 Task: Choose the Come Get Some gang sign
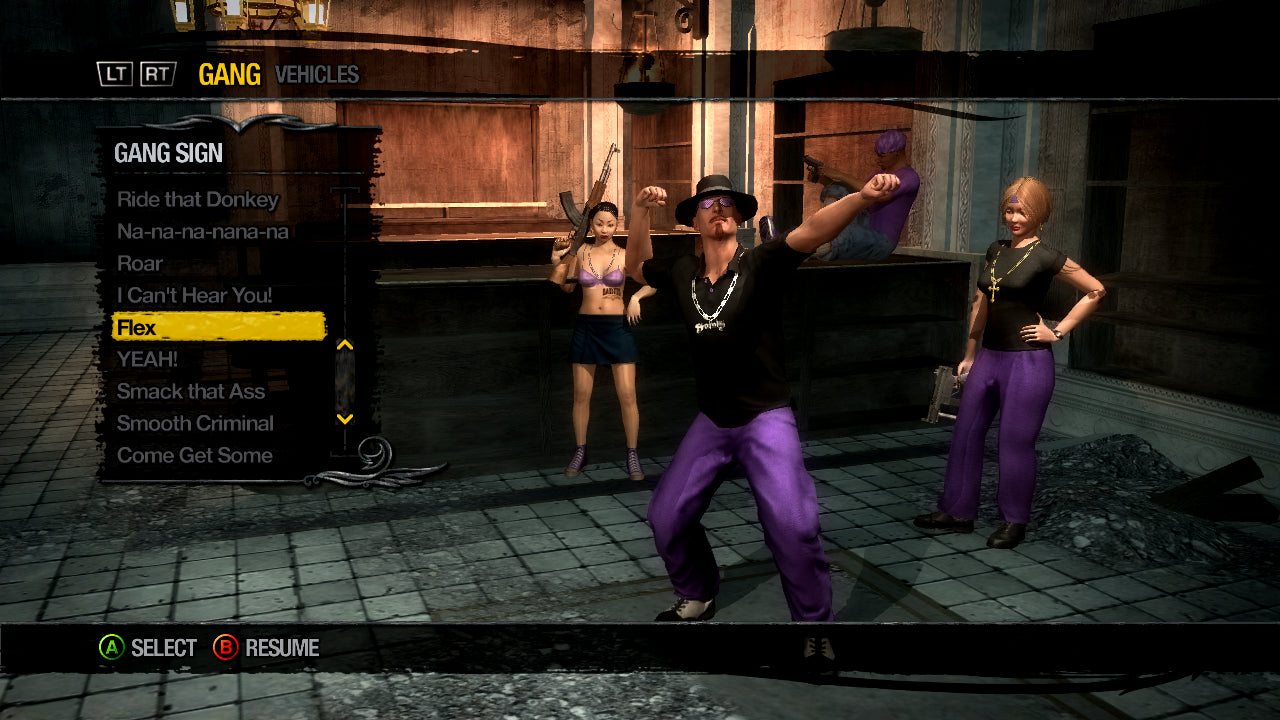194,455
